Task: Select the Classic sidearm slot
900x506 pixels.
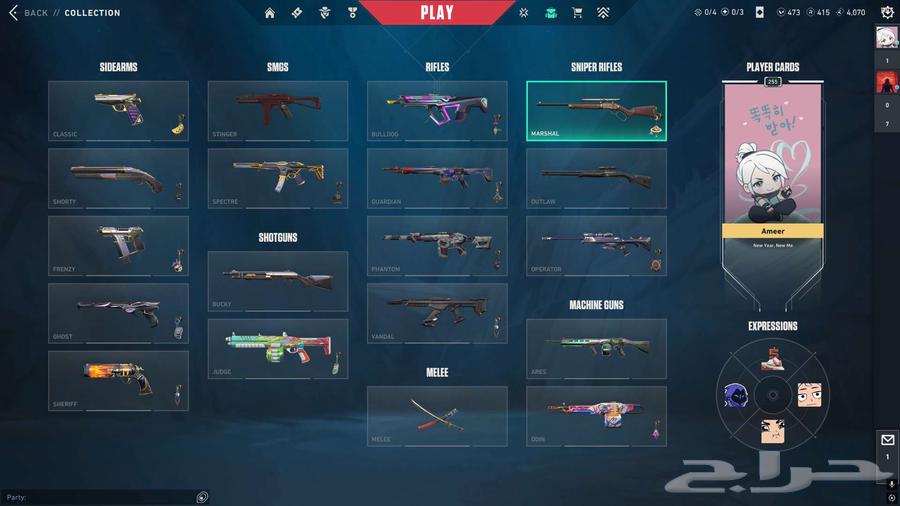Action: click(117, 110)
